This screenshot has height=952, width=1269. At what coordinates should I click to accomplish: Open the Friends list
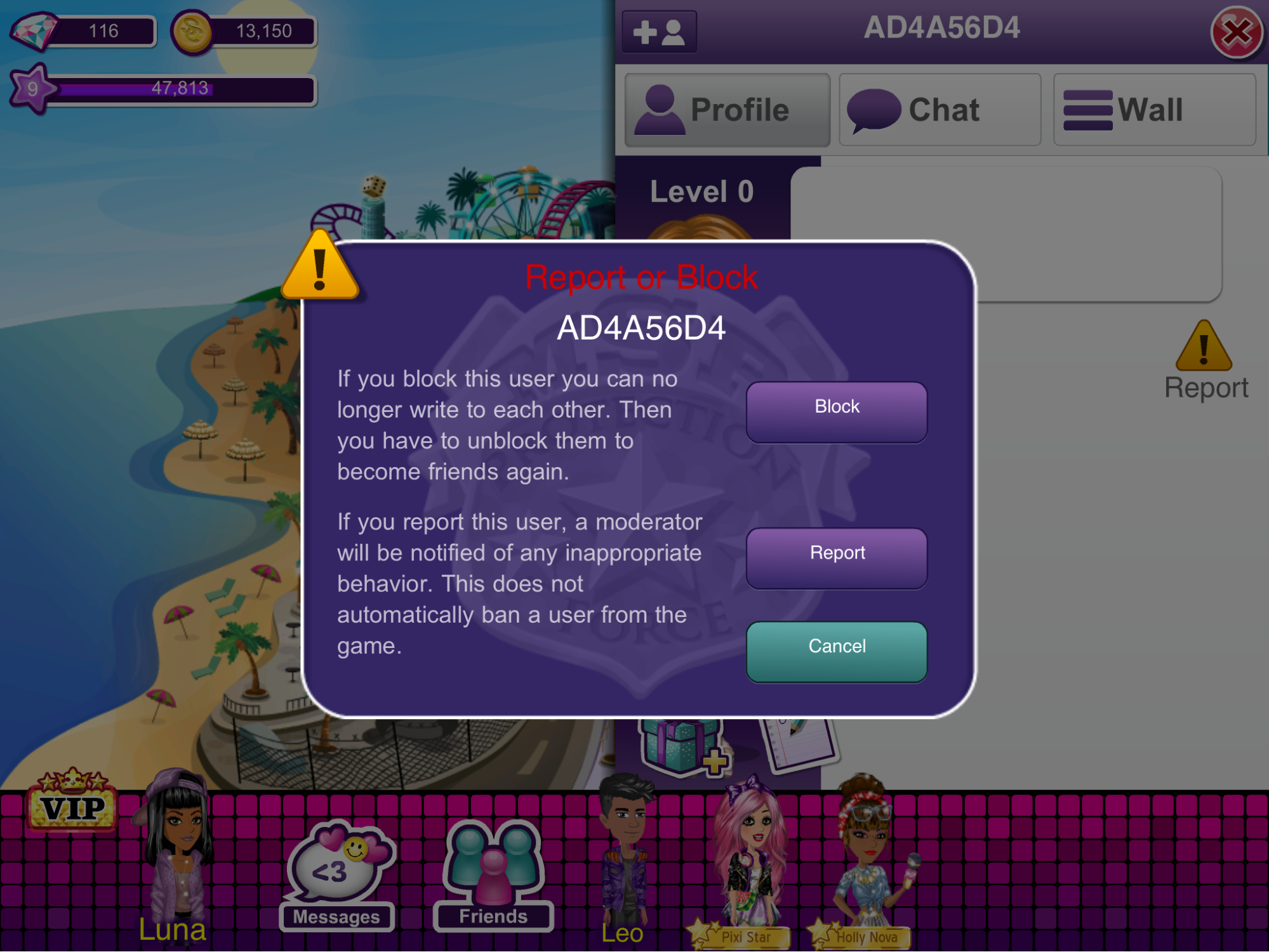(493, 876)
